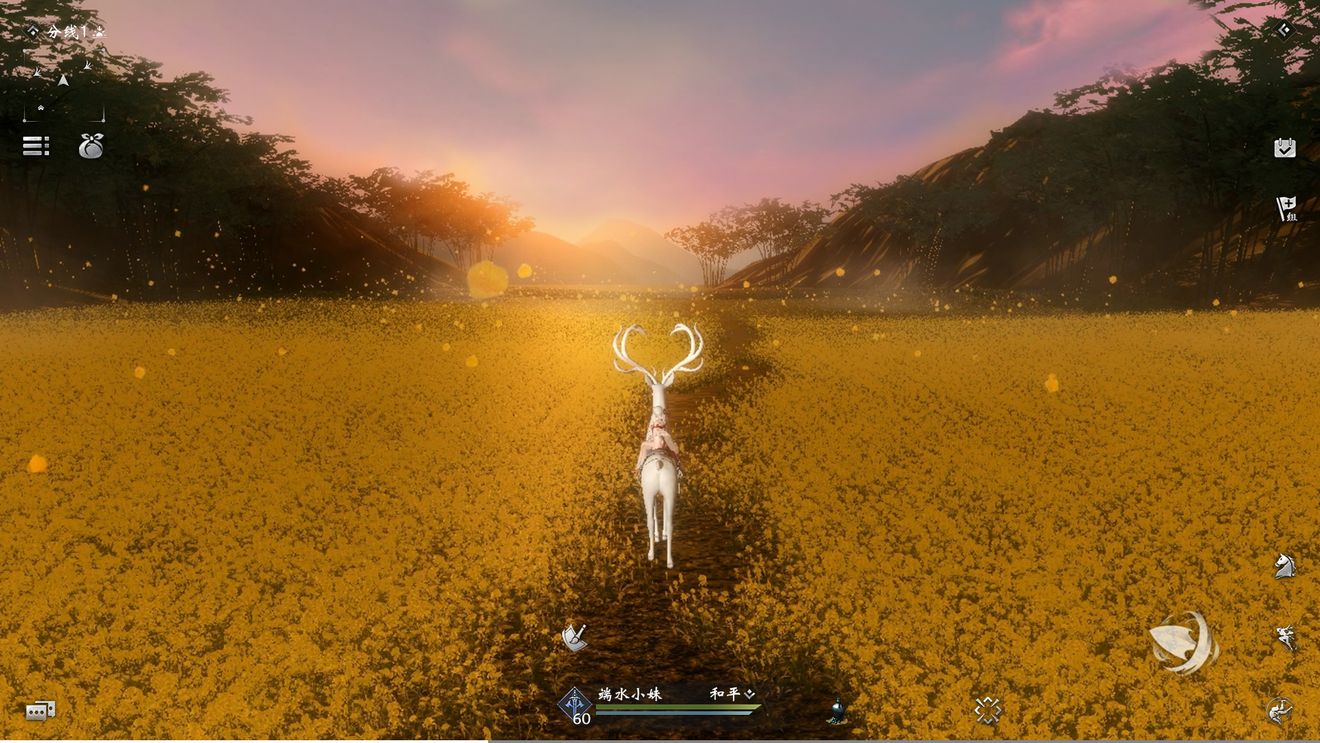
Task: Activate the circled acrobat figure icon
Action: (x=1280, y=711)
